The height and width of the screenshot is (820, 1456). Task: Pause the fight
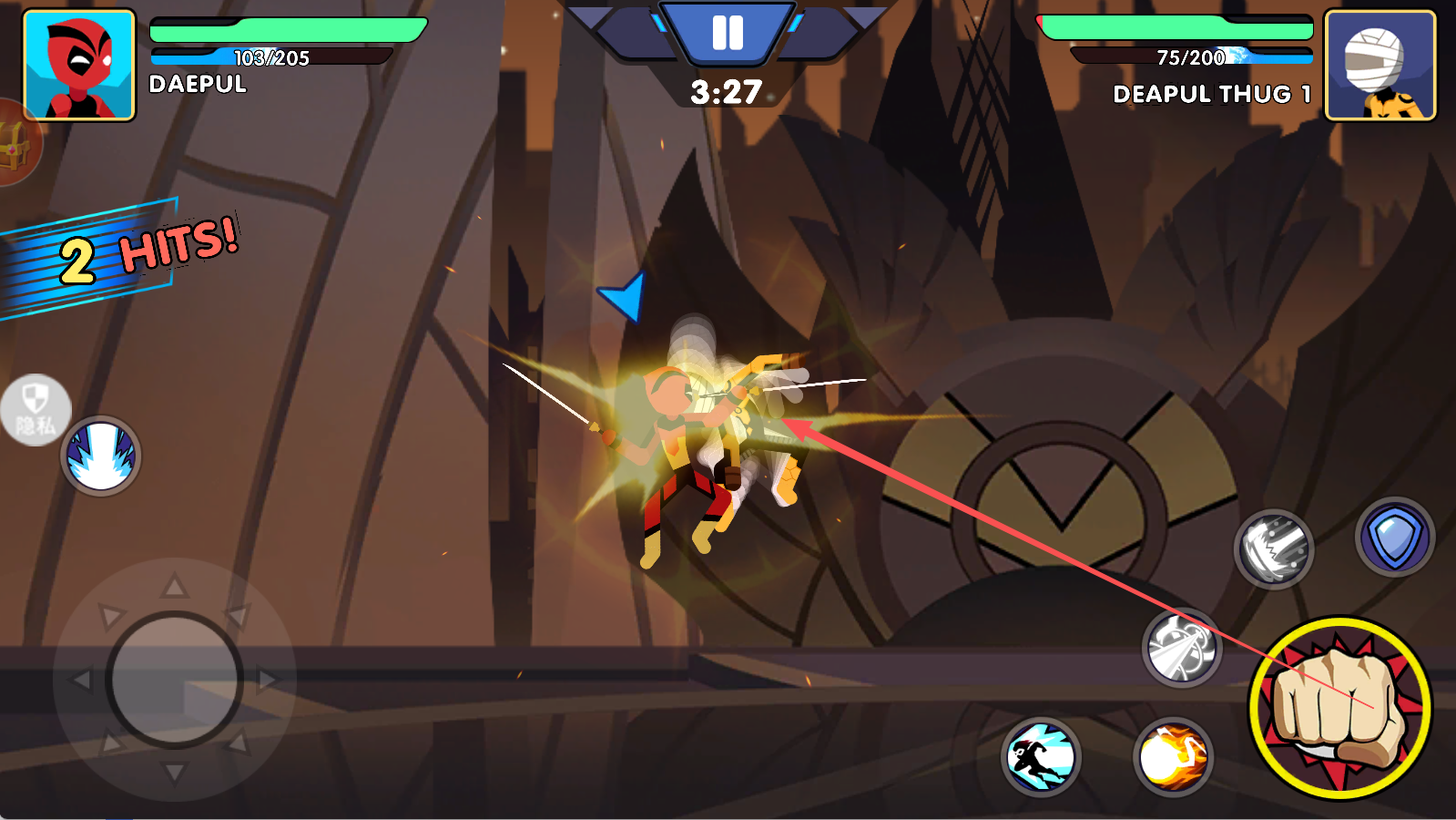(x=727, y=33)
